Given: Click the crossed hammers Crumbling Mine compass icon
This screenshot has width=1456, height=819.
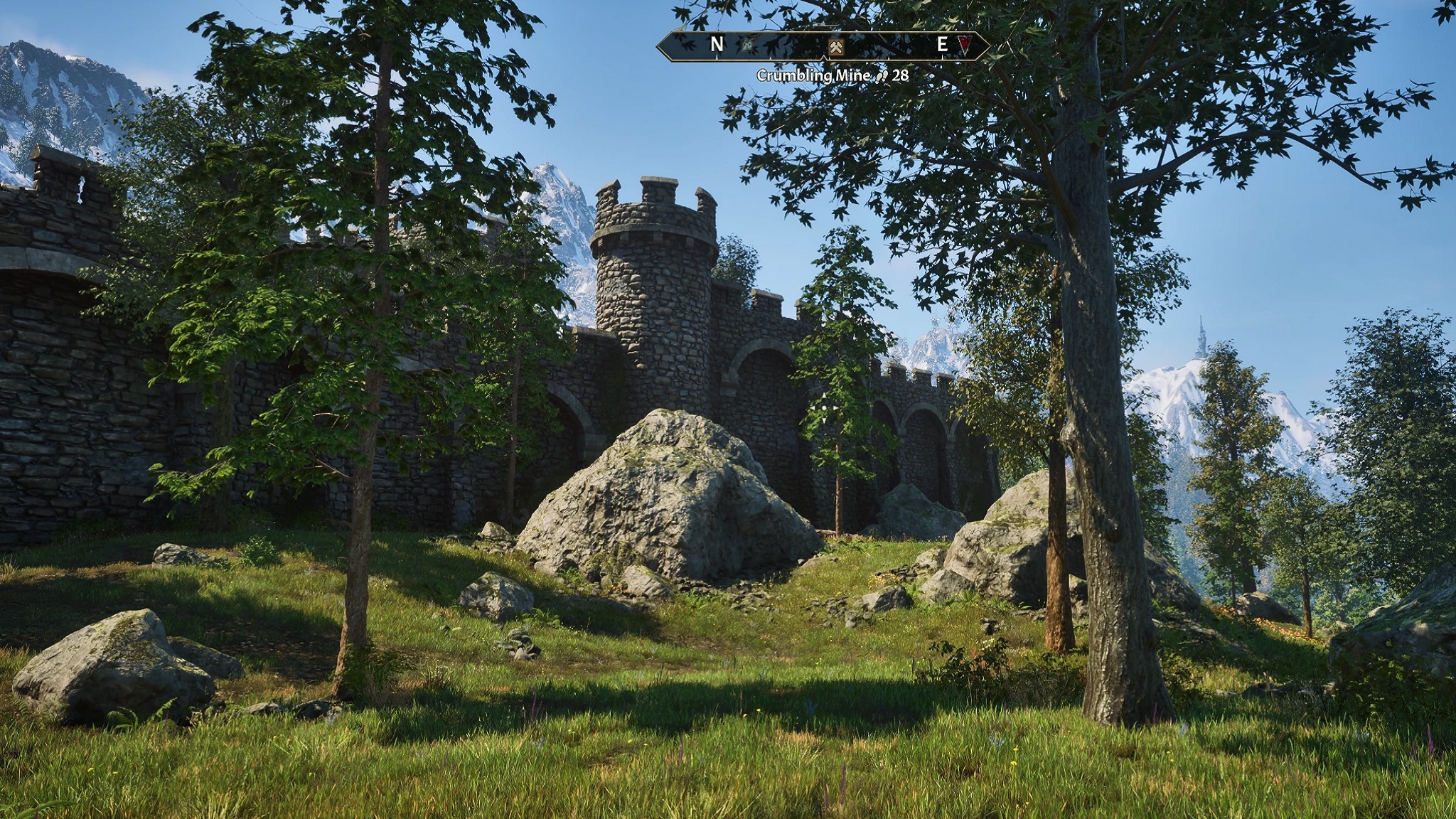Looking at the screenshot, I should pyautogui.click(x=835, y=47).
